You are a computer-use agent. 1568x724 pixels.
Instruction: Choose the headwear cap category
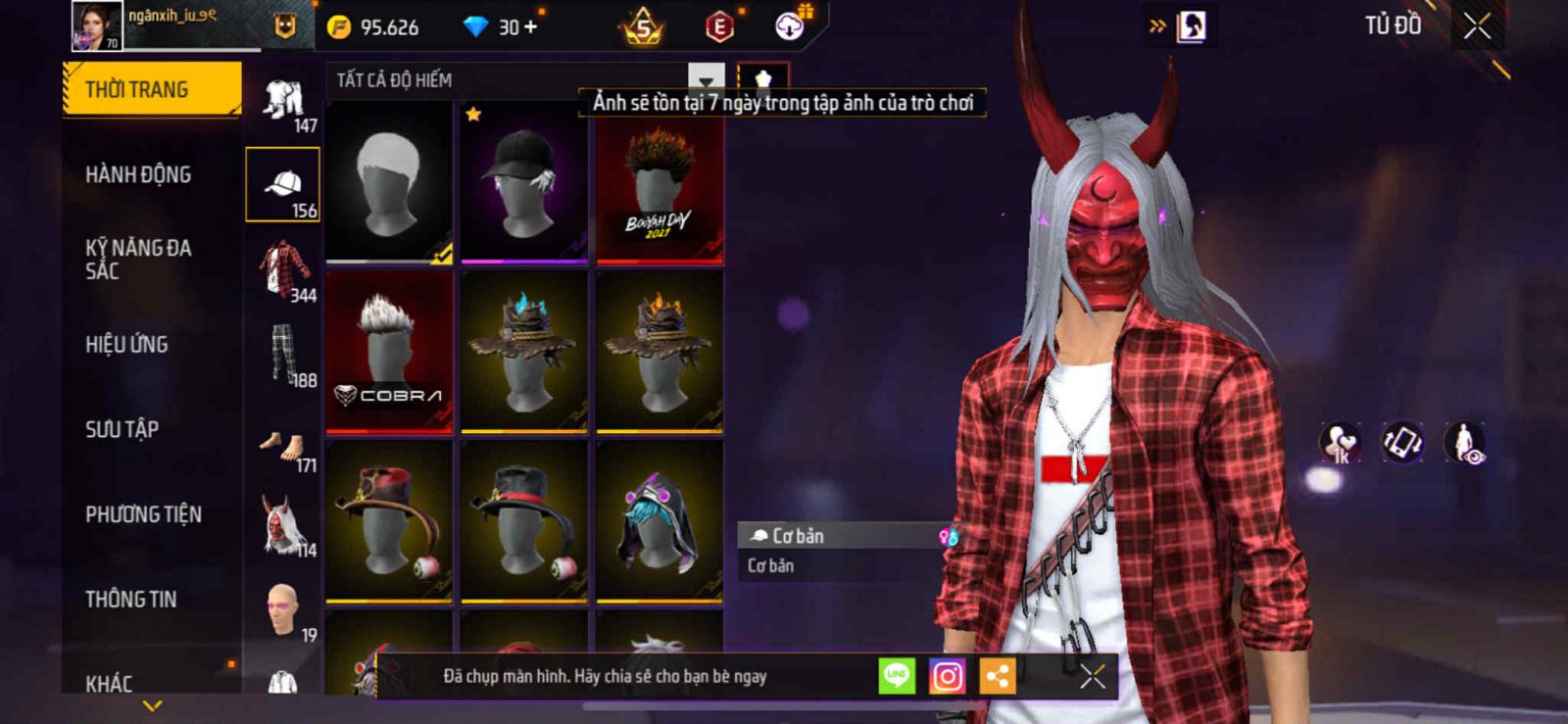click(282, 184)
